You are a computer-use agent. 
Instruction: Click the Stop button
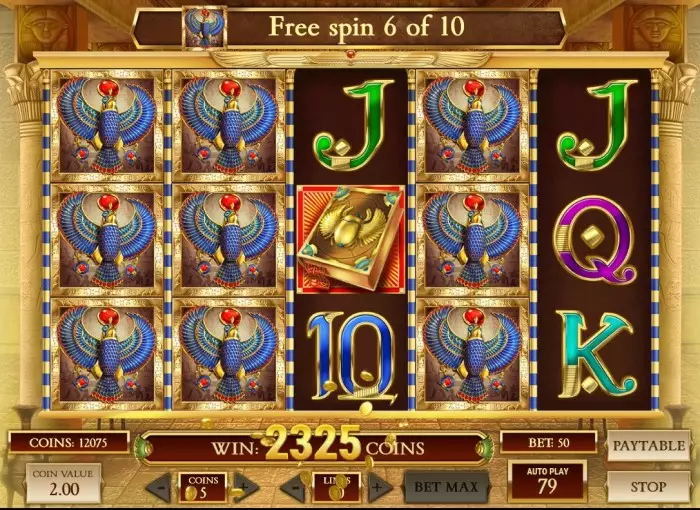[648, 487]
